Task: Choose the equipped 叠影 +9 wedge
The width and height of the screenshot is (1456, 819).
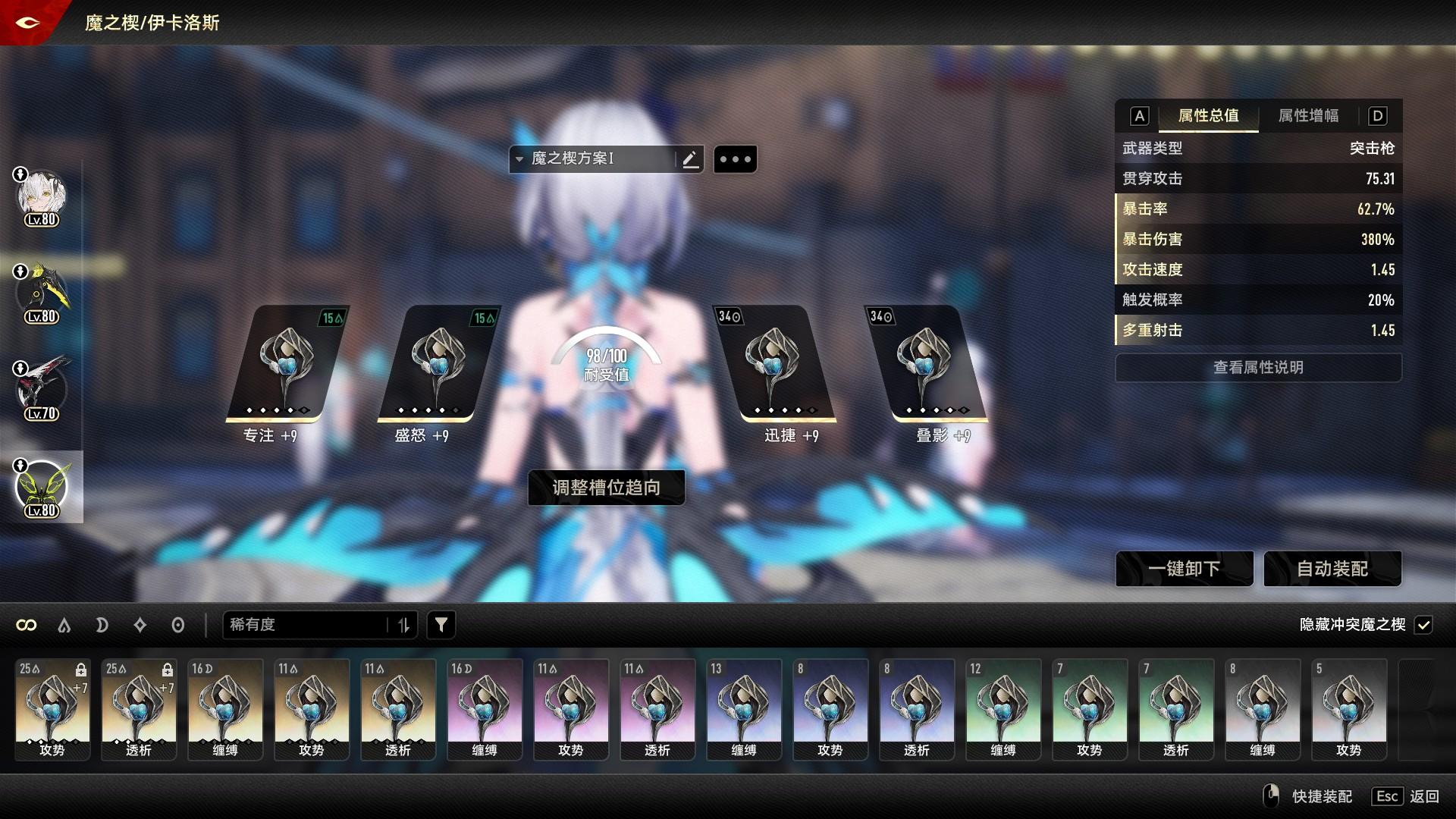Action: tap(925, 363)
